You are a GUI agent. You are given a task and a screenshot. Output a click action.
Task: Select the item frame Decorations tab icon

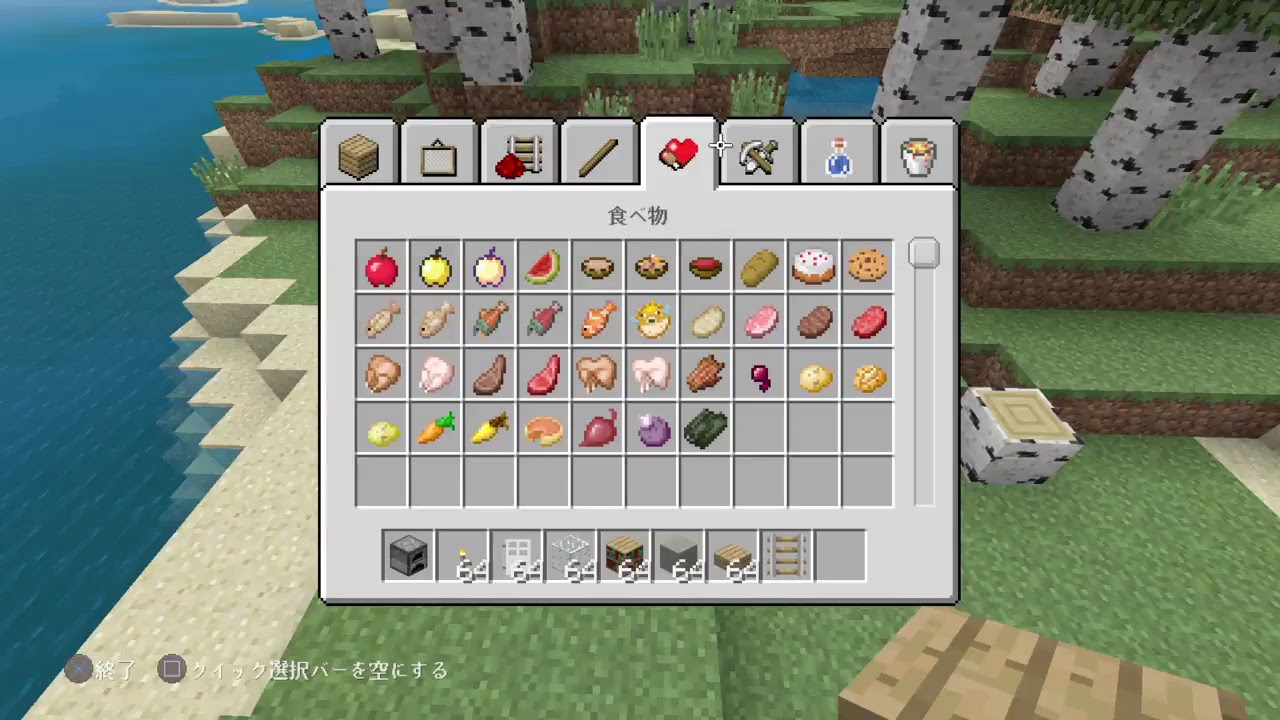point(438,152)
